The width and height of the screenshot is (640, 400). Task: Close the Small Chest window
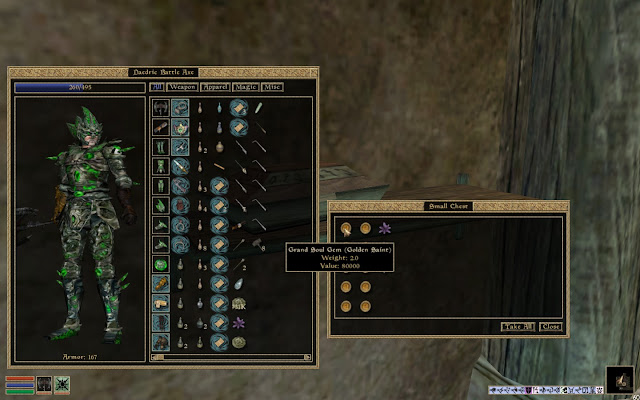tap(551, 327)
